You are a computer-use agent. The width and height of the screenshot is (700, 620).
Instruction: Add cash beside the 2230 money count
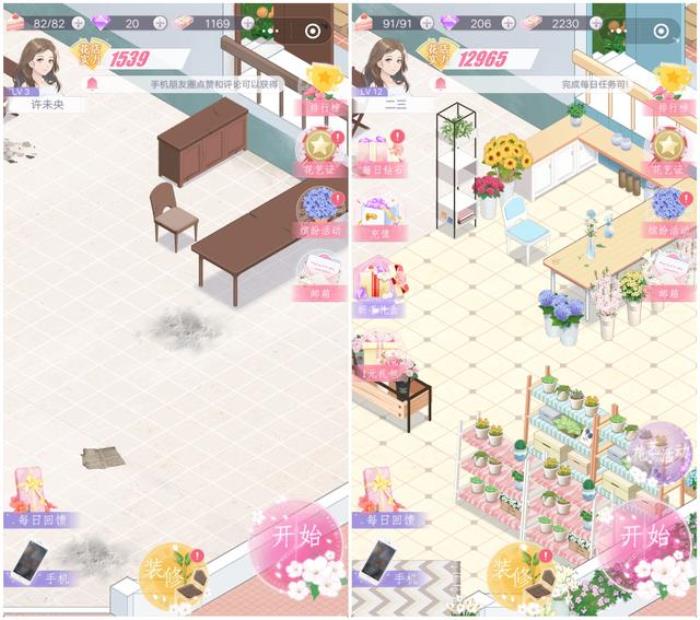click(596, 23)
